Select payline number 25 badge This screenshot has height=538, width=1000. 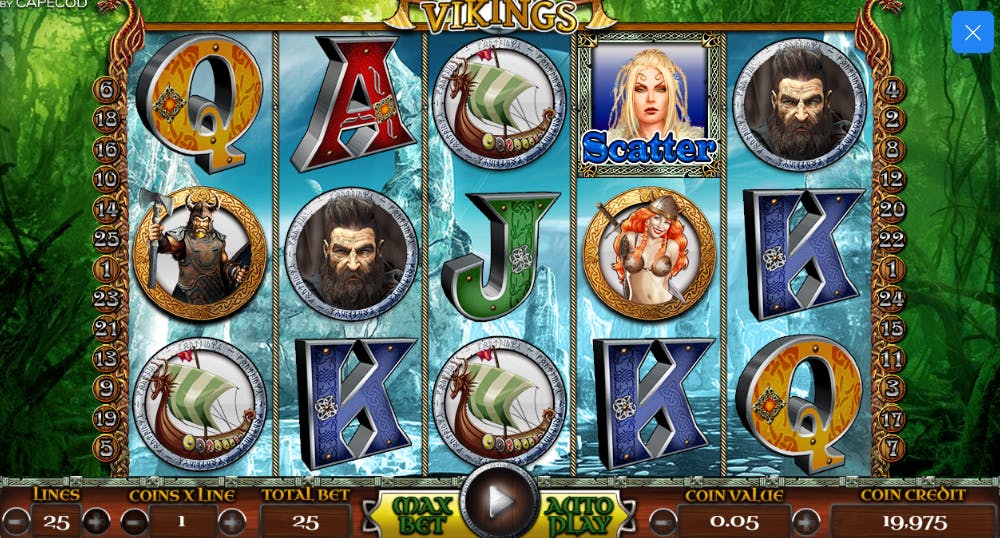point(106,239)
